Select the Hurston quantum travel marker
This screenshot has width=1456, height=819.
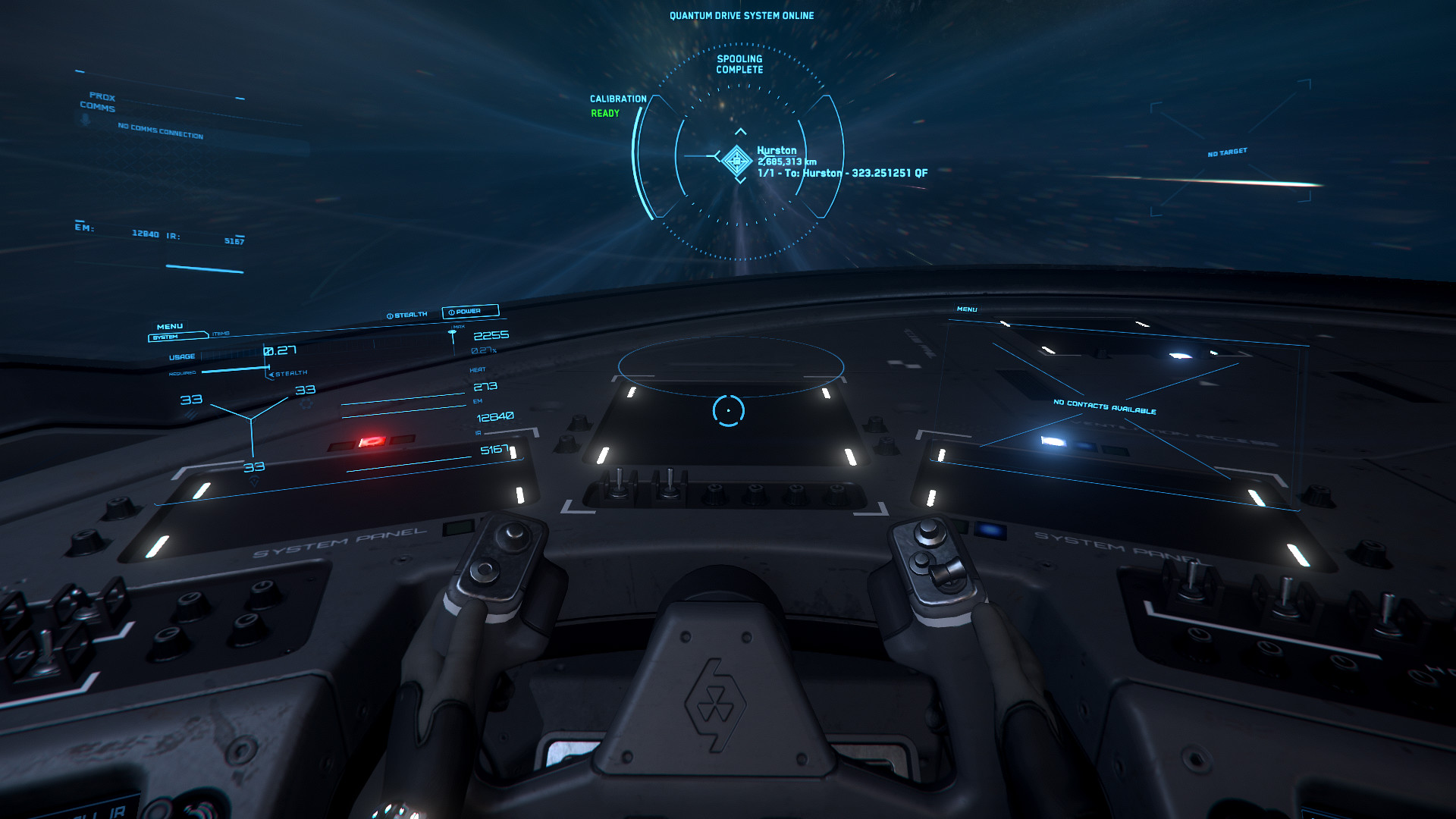tap(736, 160)
